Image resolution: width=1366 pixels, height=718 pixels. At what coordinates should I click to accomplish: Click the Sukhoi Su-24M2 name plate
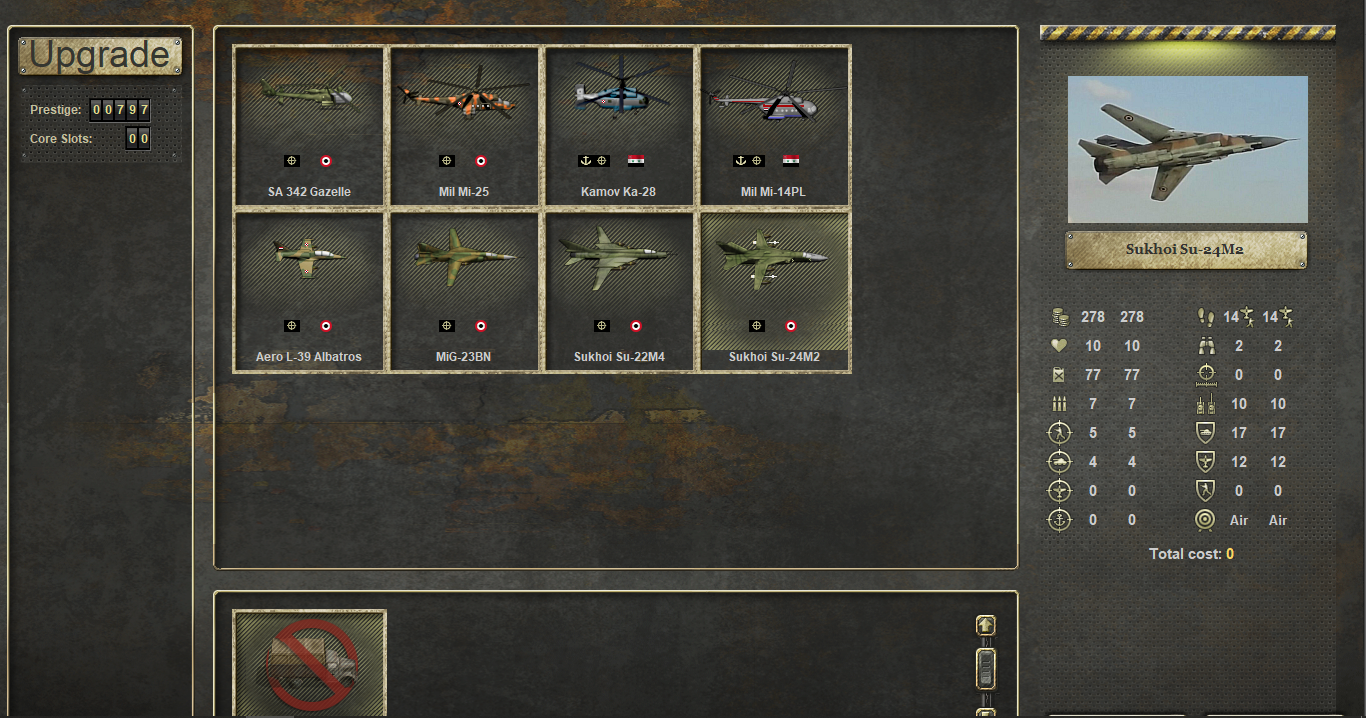click(x=1186, y=250)
